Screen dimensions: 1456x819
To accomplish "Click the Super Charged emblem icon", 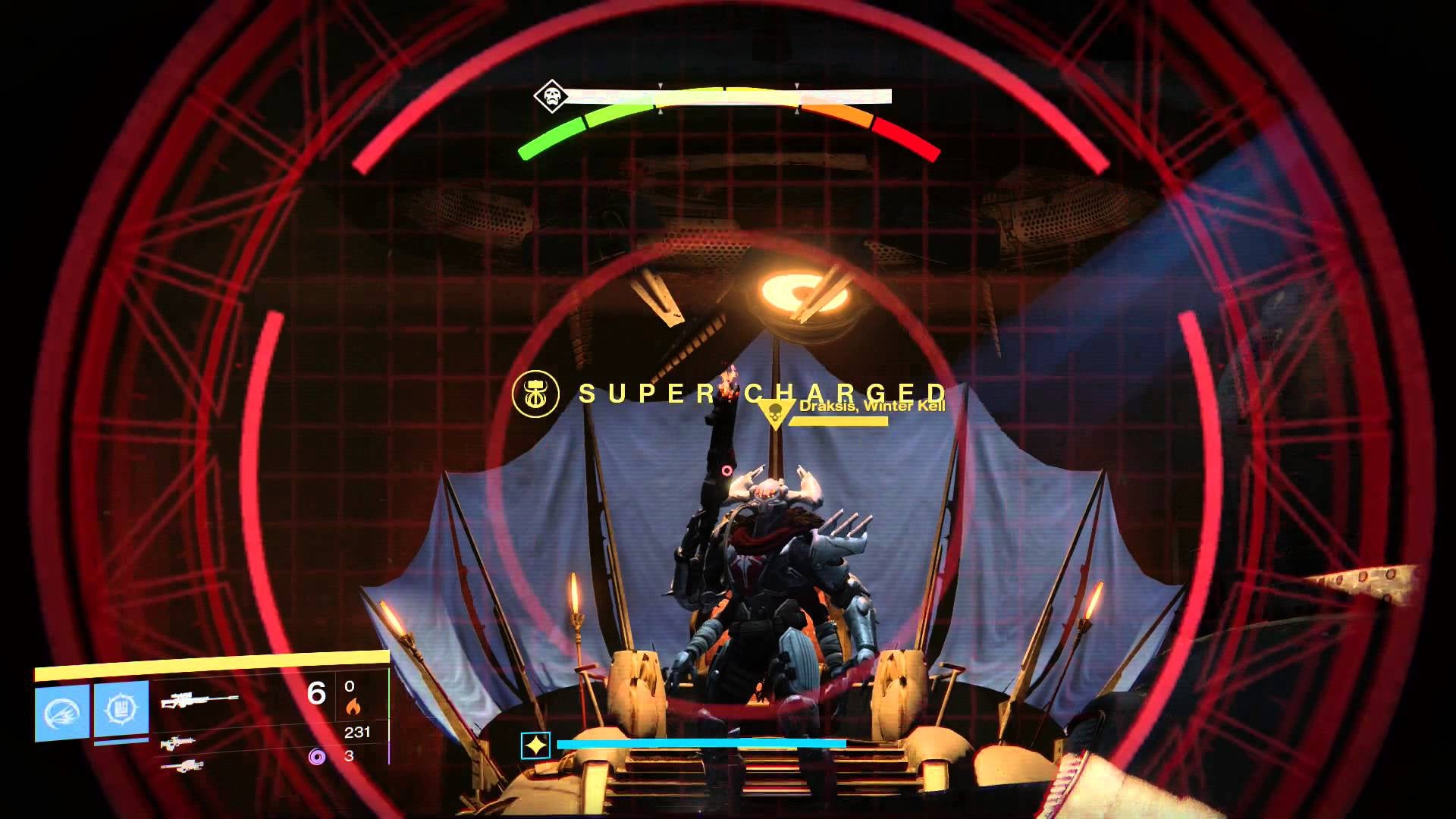I will (x=535, y=394).
